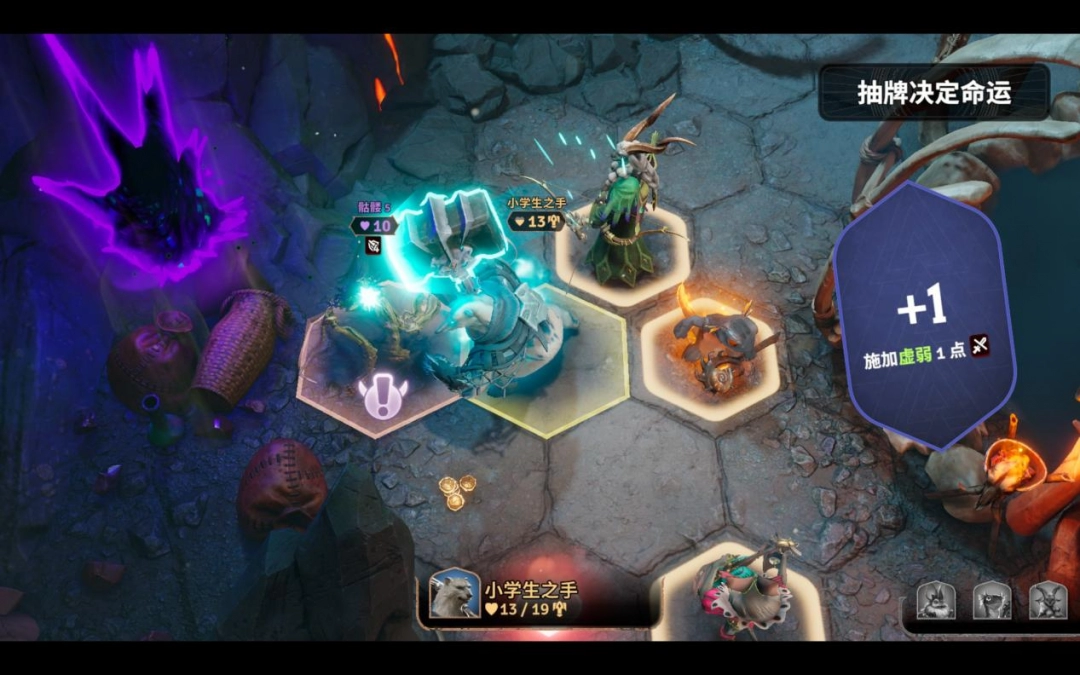Viewport: 1080px width, 675px height.
Task: Select the 抽牌决定命运 banner
Action: [x=934, y=93]
